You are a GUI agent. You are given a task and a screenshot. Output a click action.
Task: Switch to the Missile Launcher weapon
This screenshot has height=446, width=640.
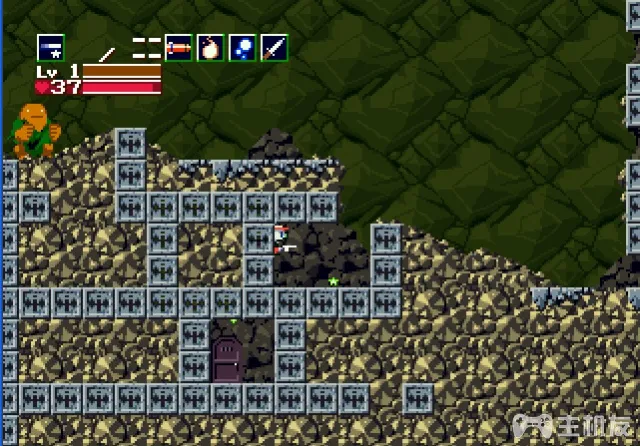click(x=178, y=47)
